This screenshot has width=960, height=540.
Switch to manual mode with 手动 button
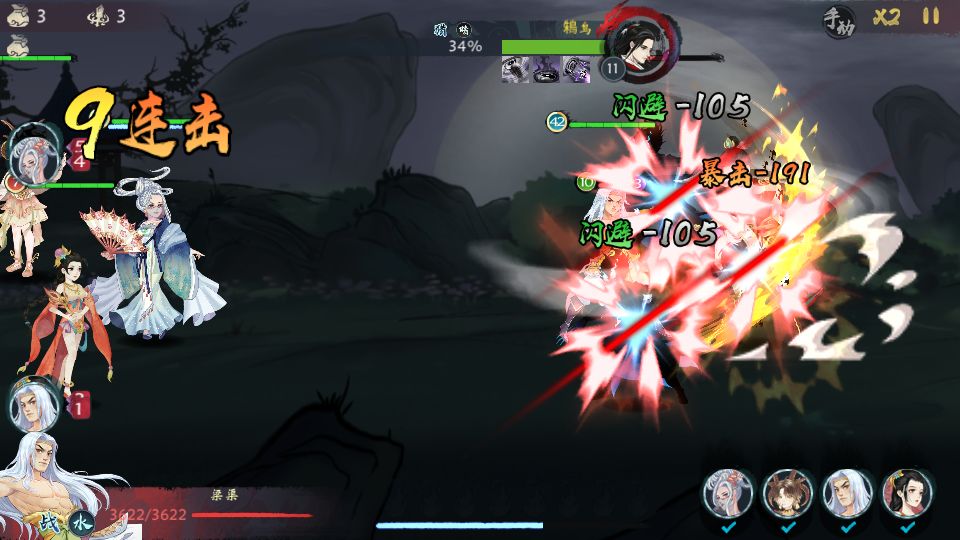tap(839, 20)
